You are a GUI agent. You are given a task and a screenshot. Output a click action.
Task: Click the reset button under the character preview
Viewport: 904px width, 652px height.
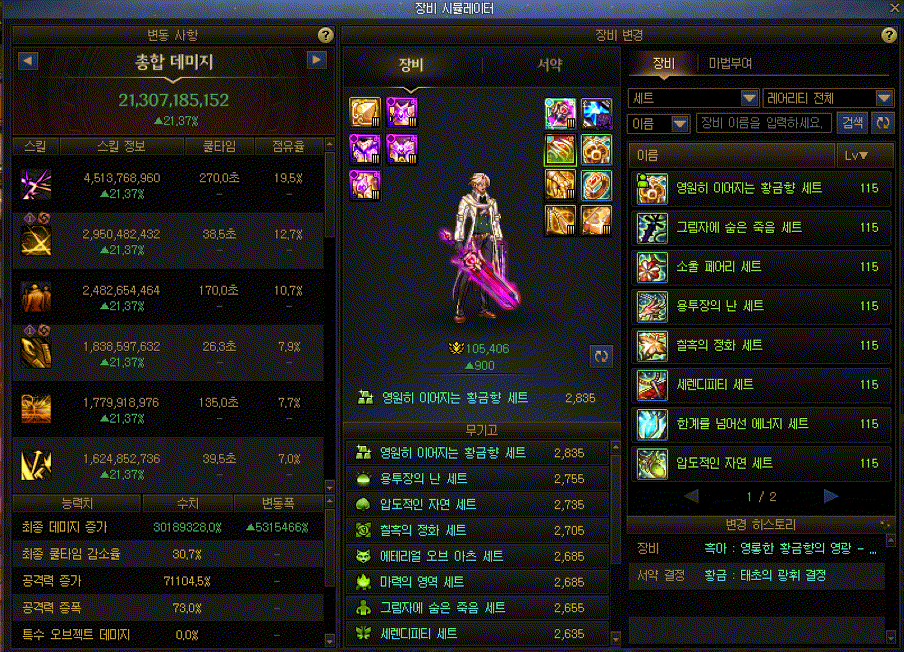point(602,355)
